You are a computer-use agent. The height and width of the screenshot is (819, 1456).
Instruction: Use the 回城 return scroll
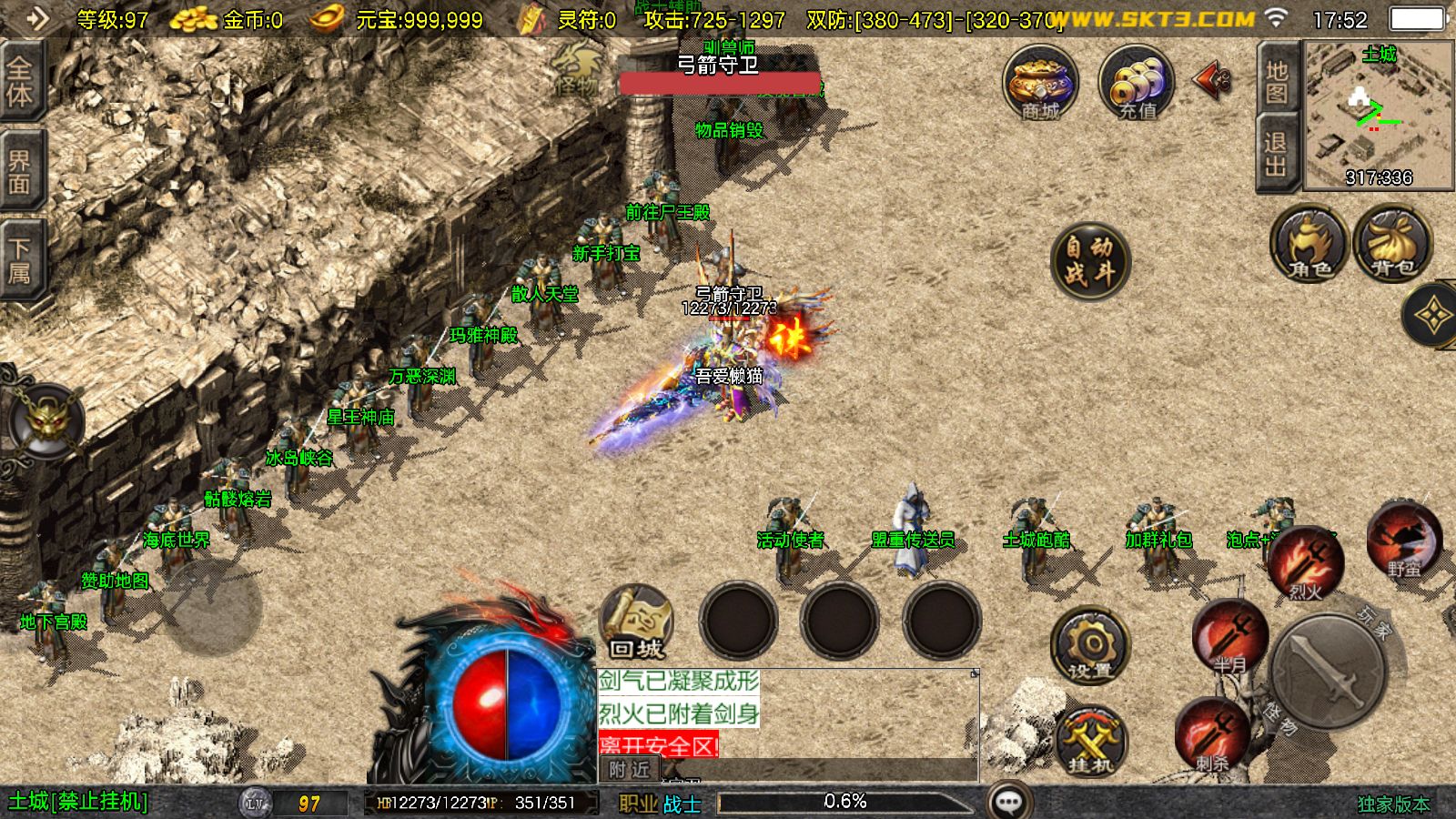(x=636, y=622)
